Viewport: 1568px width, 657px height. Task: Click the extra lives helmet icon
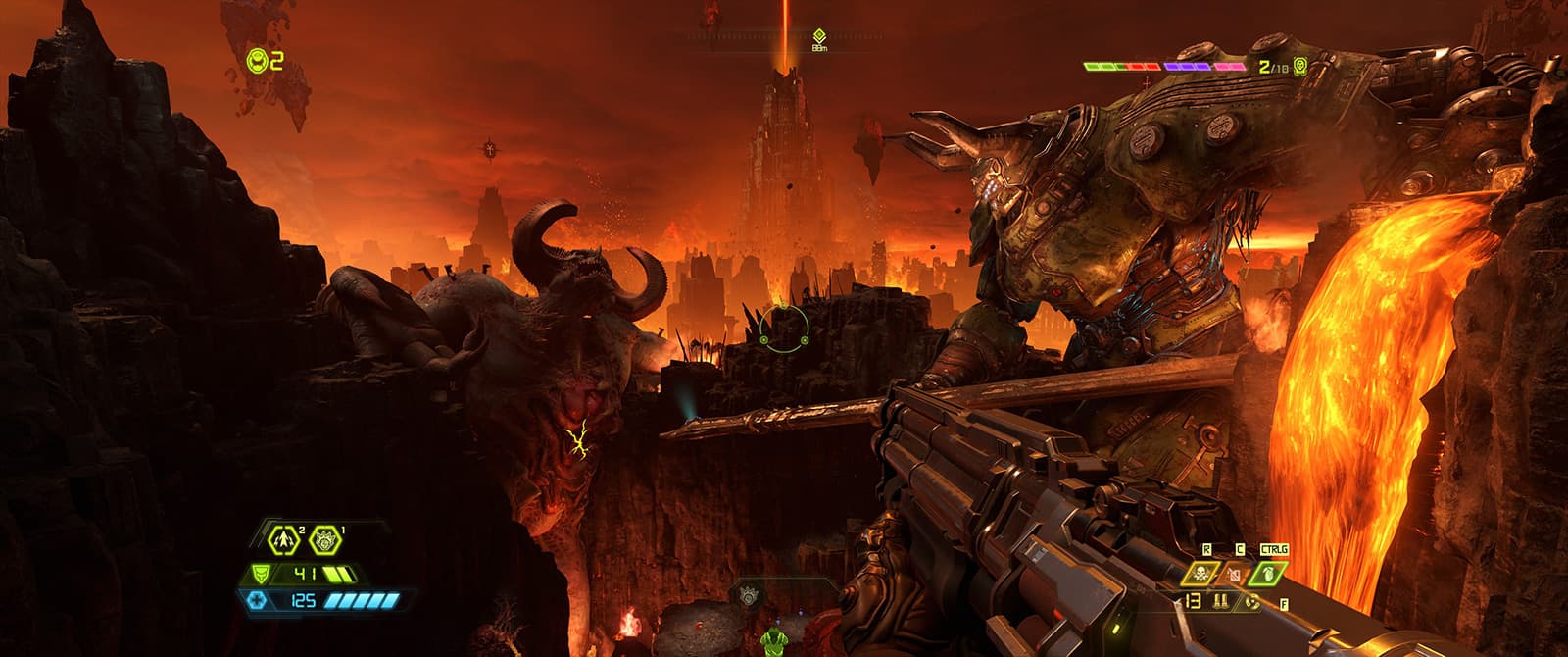click(258, 61)
